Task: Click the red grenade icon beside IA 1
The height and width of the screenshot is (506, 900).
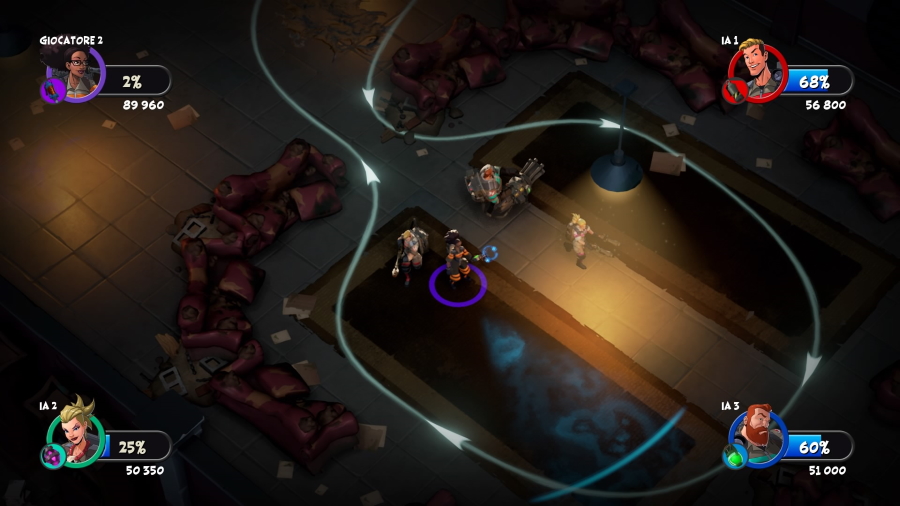Action: 733,92
